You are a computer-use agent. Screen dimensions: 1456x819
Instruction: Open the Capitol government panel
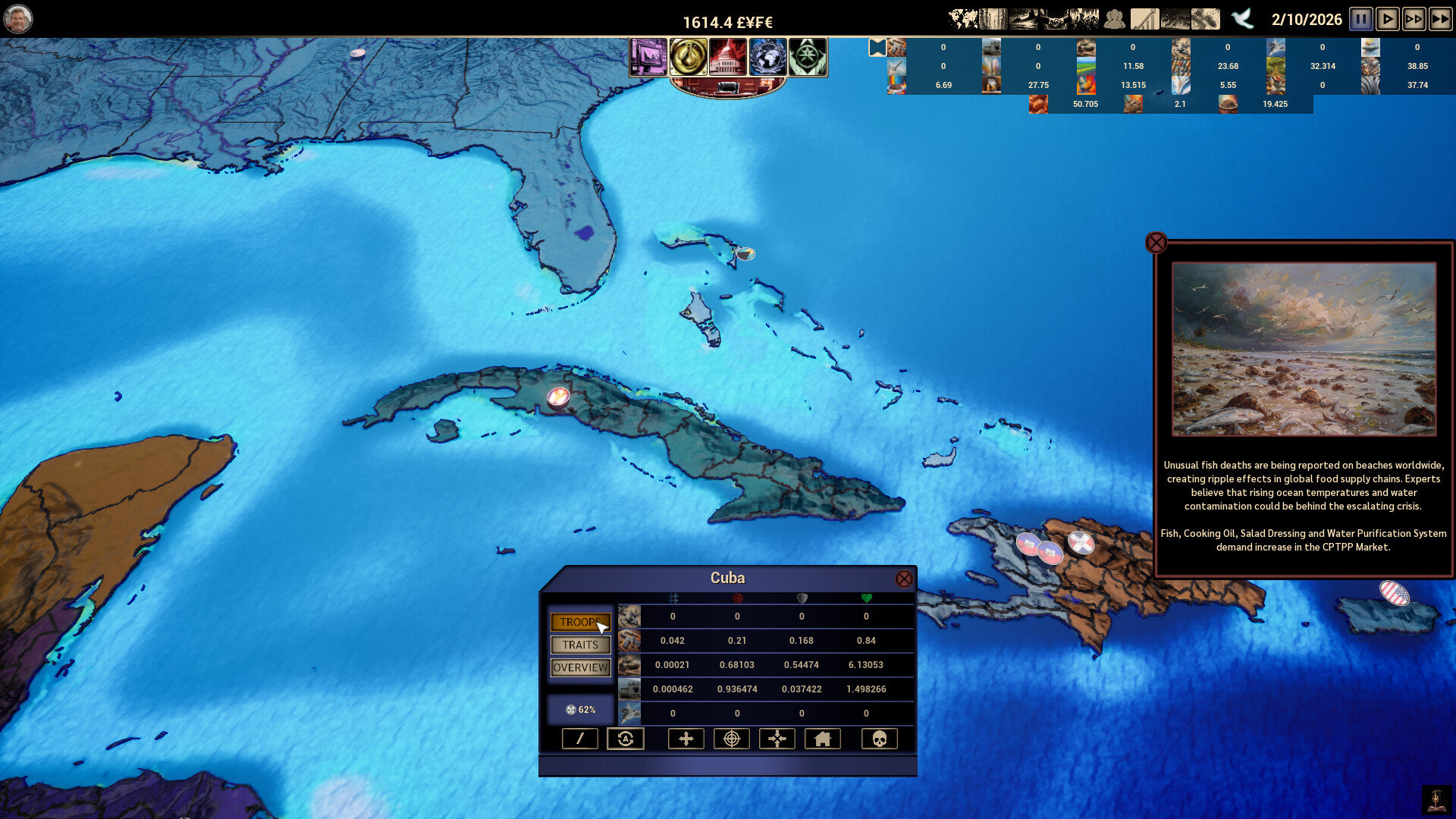(730, 57)
